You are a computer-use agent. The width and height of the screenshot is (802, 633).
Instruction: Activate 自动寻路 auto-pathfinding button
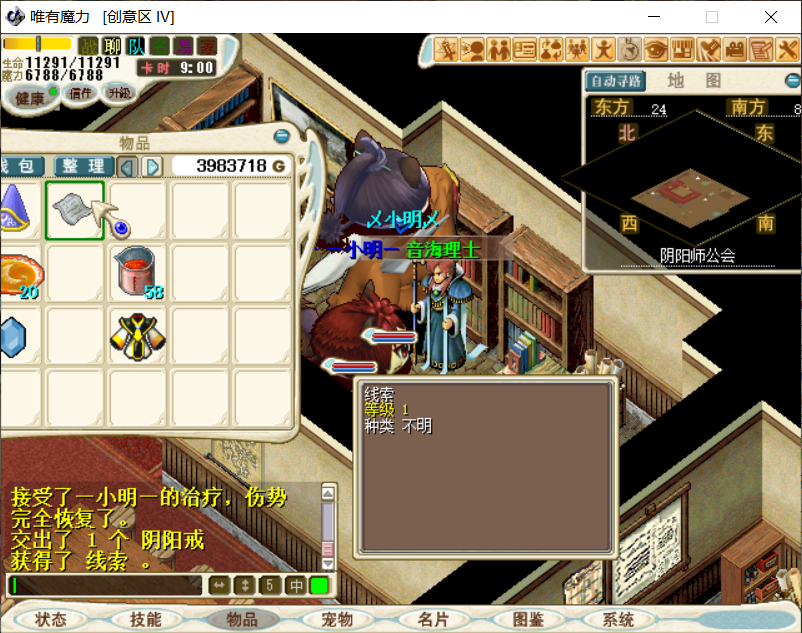pyautogui.click(x=616, y=82)
